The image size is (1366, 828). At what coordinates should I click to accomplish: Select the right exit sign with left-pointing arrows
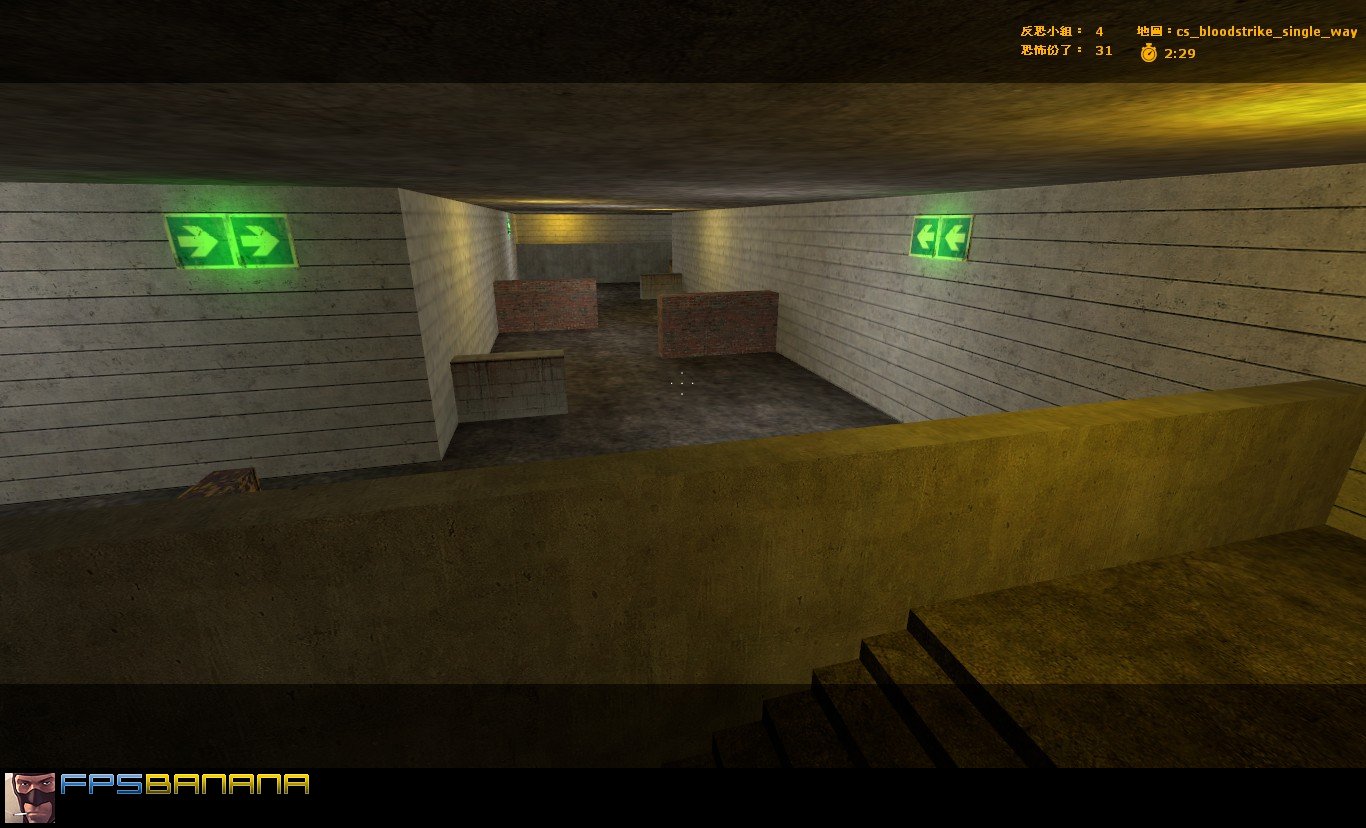[x=943, y=236]
